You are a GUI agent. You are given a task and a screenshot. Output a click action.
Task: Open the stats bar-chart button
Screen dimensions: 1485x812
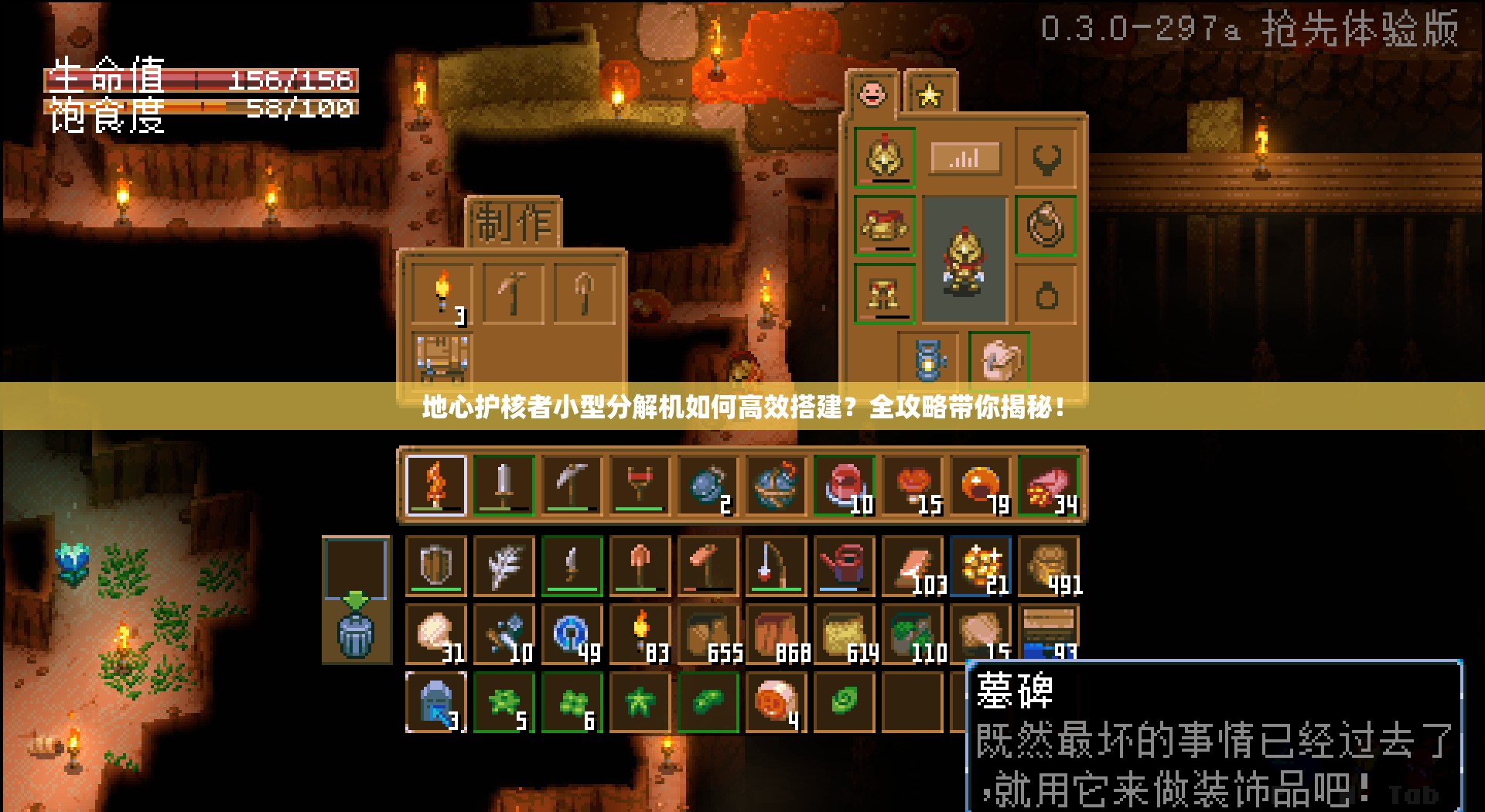[x=964, y=157]
